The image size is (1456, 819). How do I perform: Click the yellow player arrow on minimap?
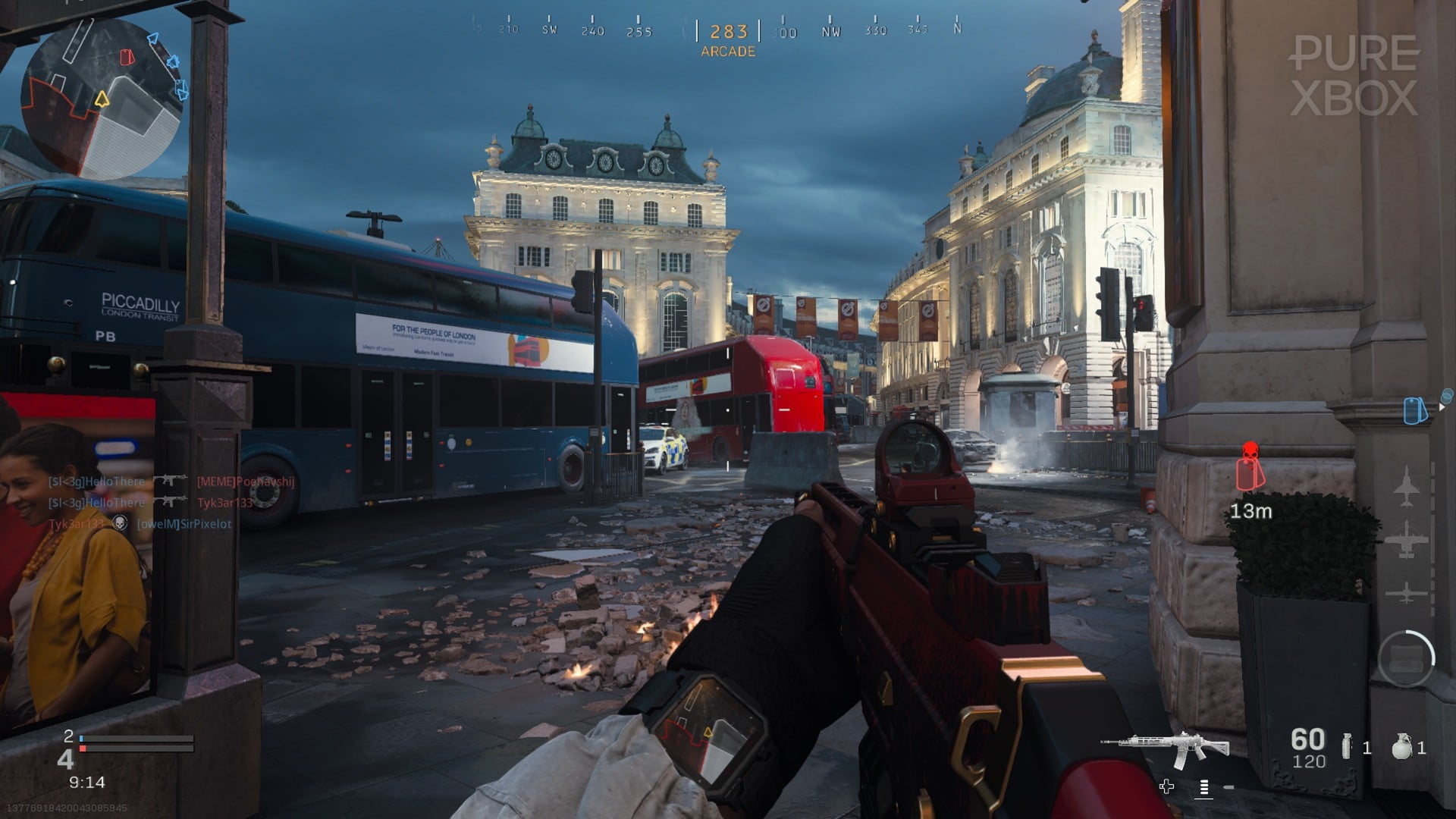(102, 99)
